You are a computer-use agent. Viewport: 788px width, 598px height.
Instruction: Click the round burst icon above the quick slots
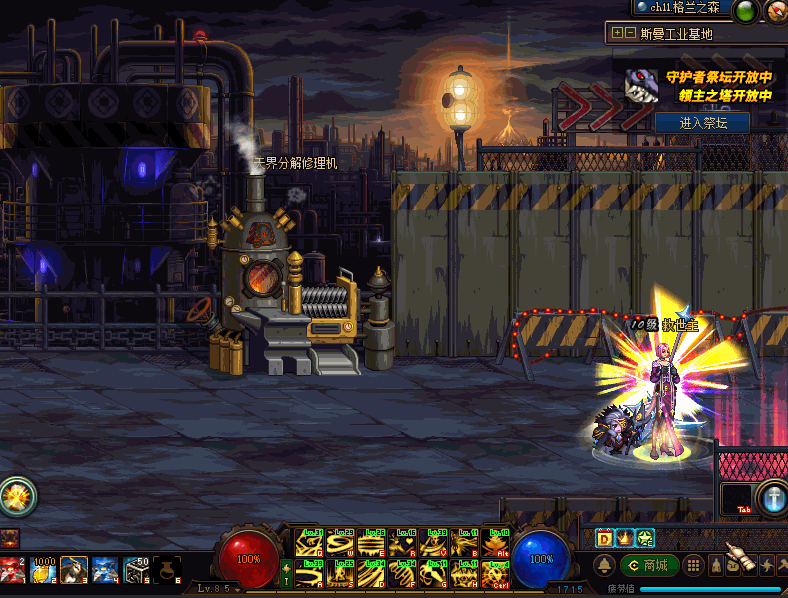coord(17,495)
